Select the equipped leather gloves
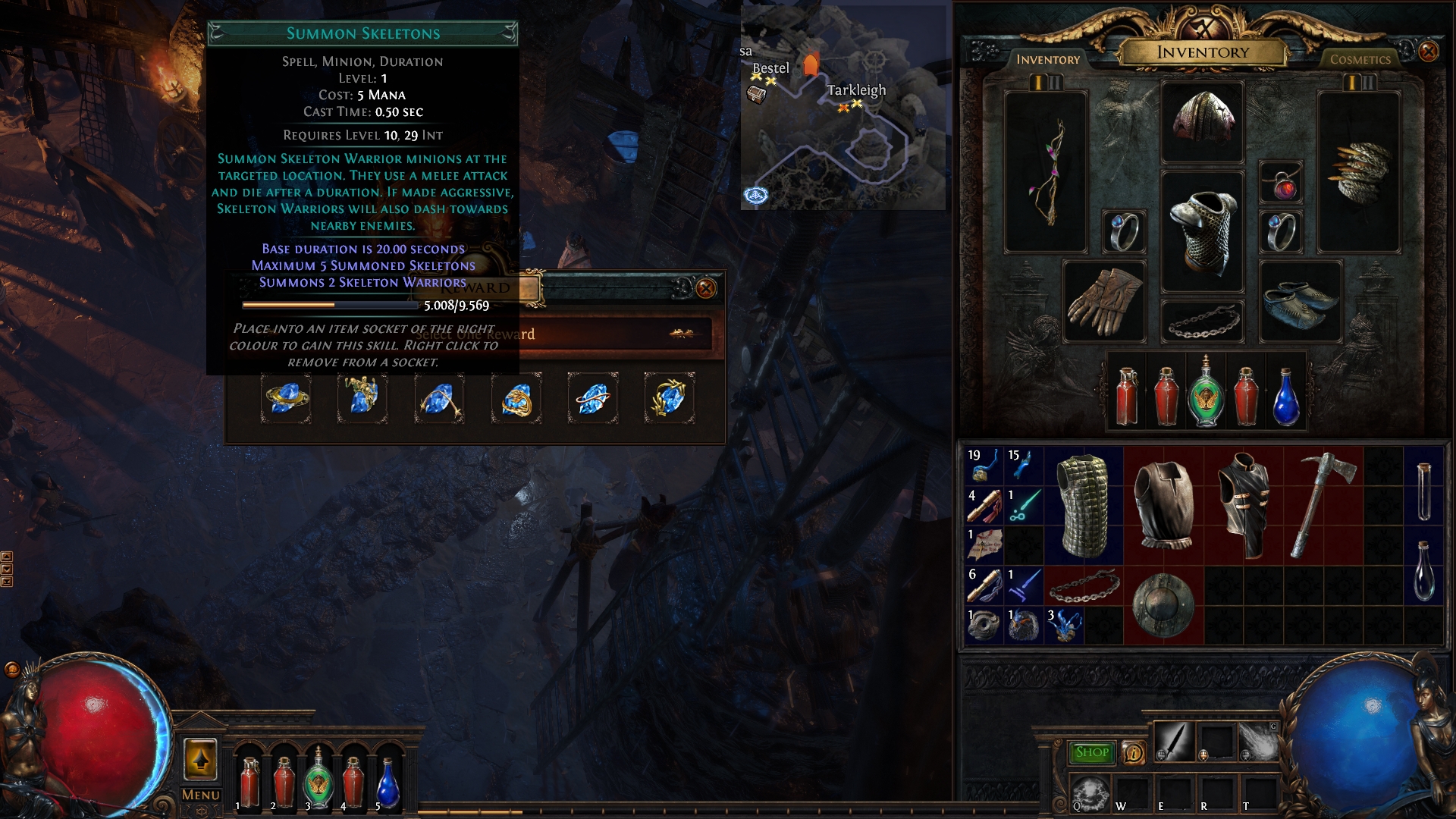The image size is (1456, 819). 1103,301
